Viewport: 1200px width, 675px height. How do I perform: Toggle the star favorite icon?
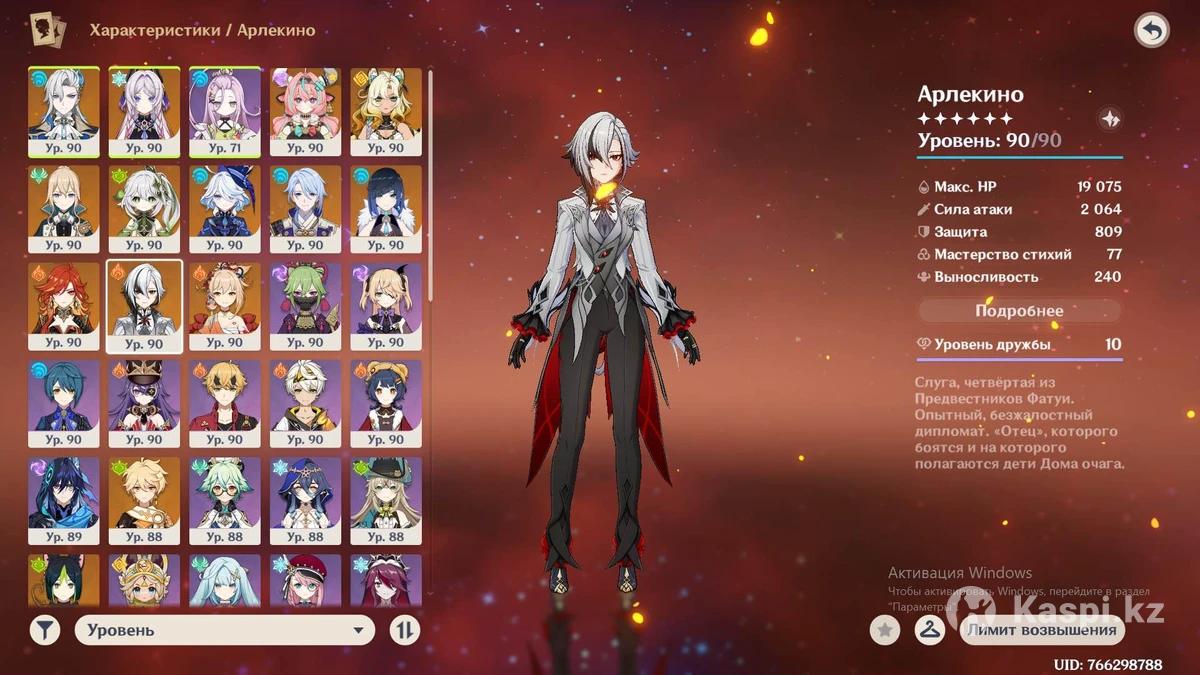884,630
